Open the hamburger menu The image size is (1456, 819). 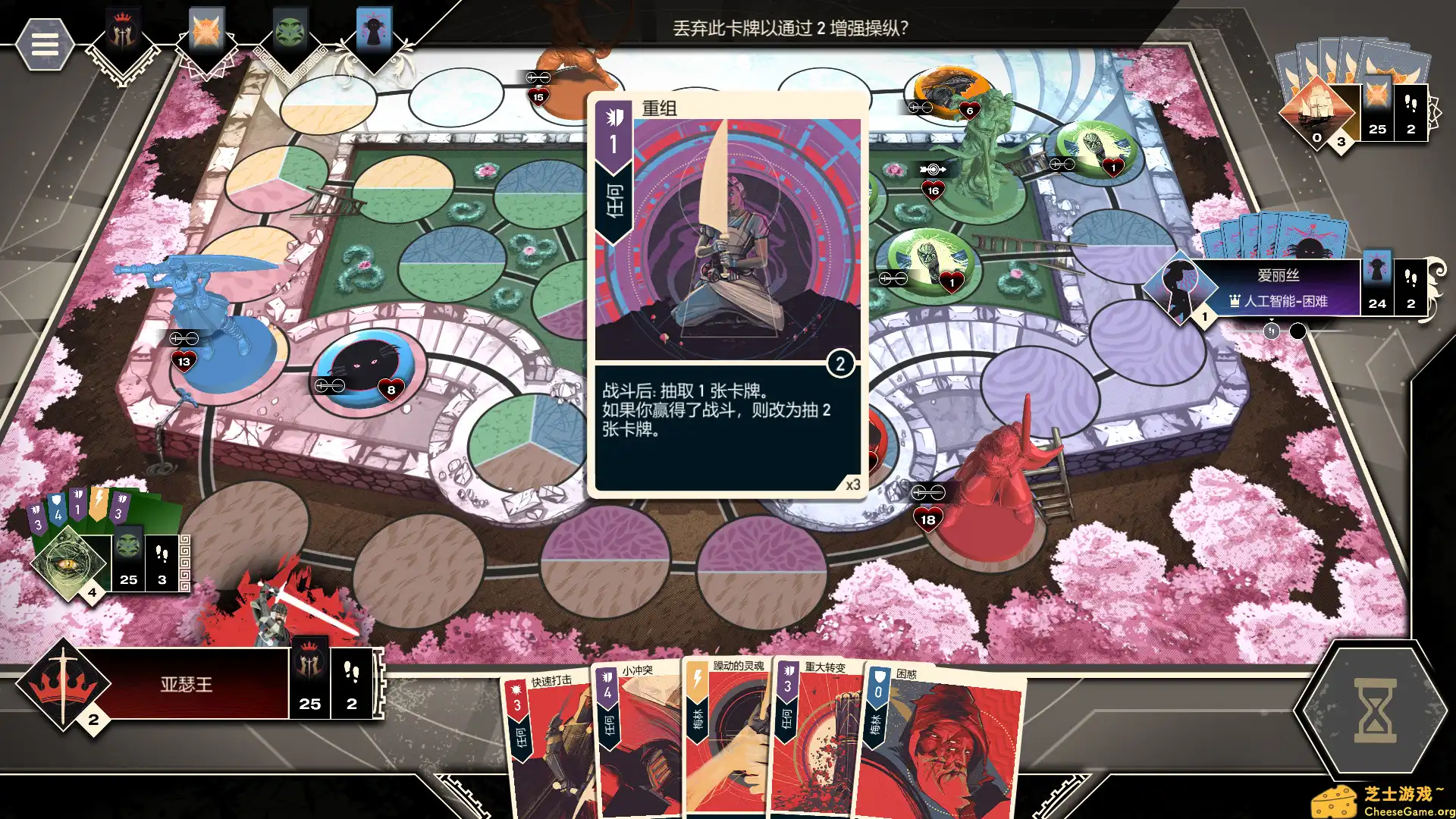(x=45, y=44)
